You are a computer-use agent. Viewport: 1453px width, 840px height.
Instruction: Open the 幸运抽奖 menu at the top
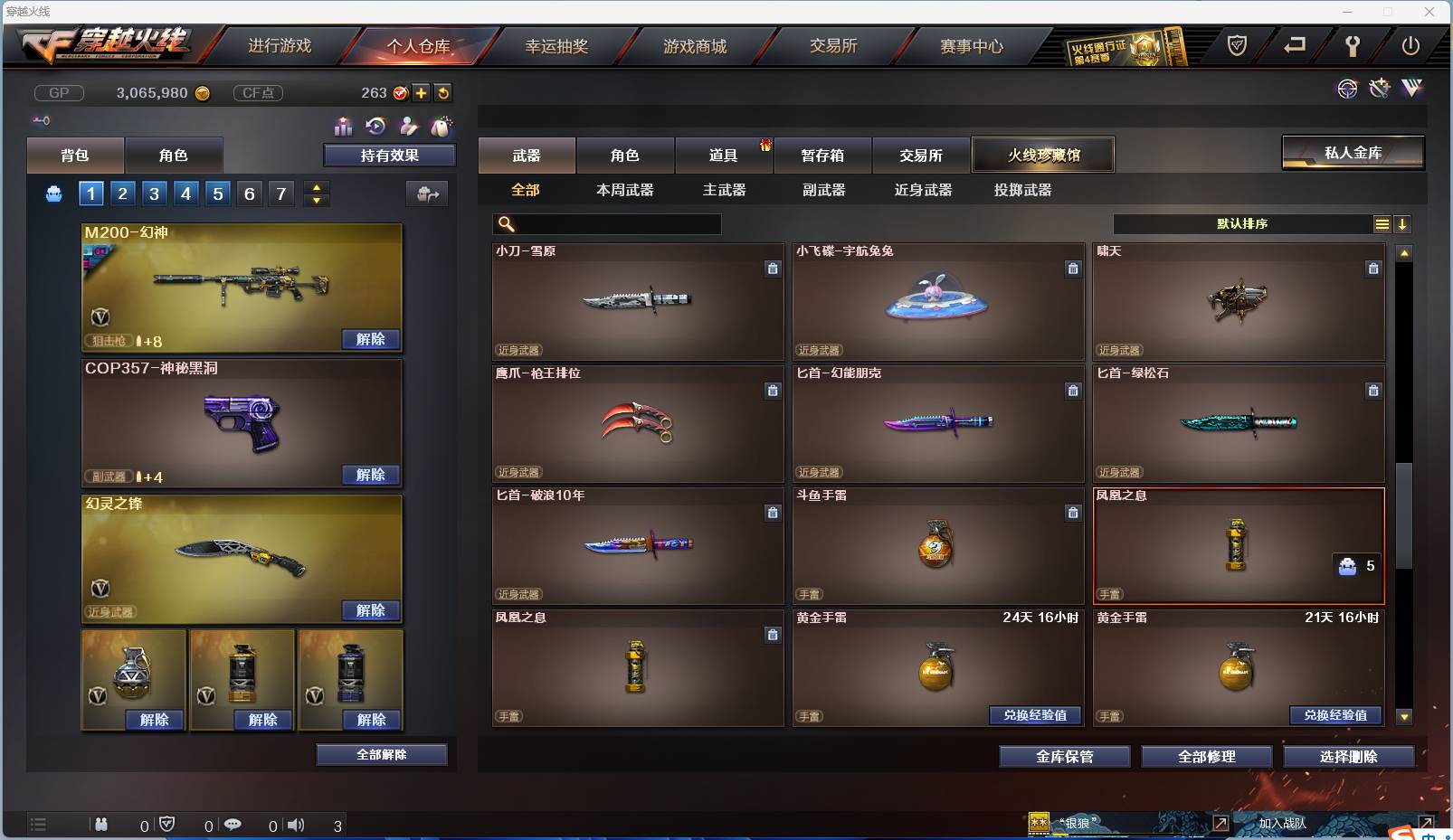558,45
